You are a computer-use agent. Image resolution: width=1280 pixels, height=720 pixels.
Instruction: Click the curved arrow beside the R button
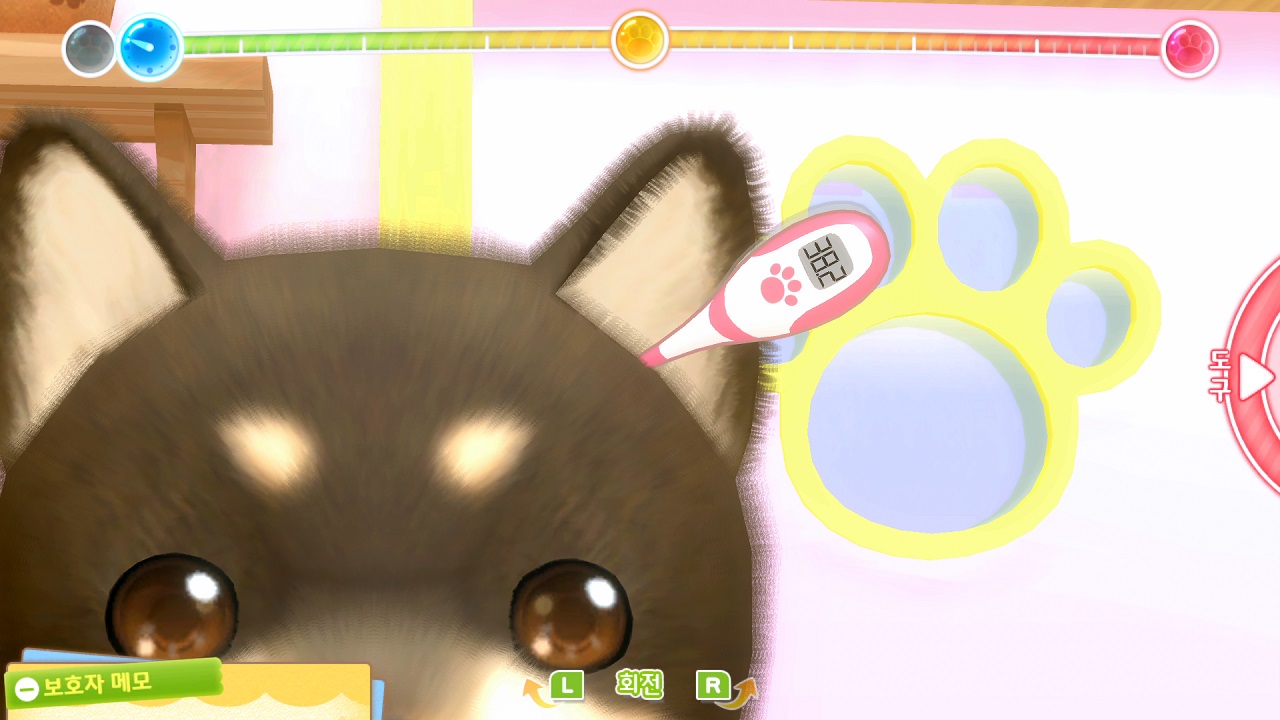pos(740,688)
